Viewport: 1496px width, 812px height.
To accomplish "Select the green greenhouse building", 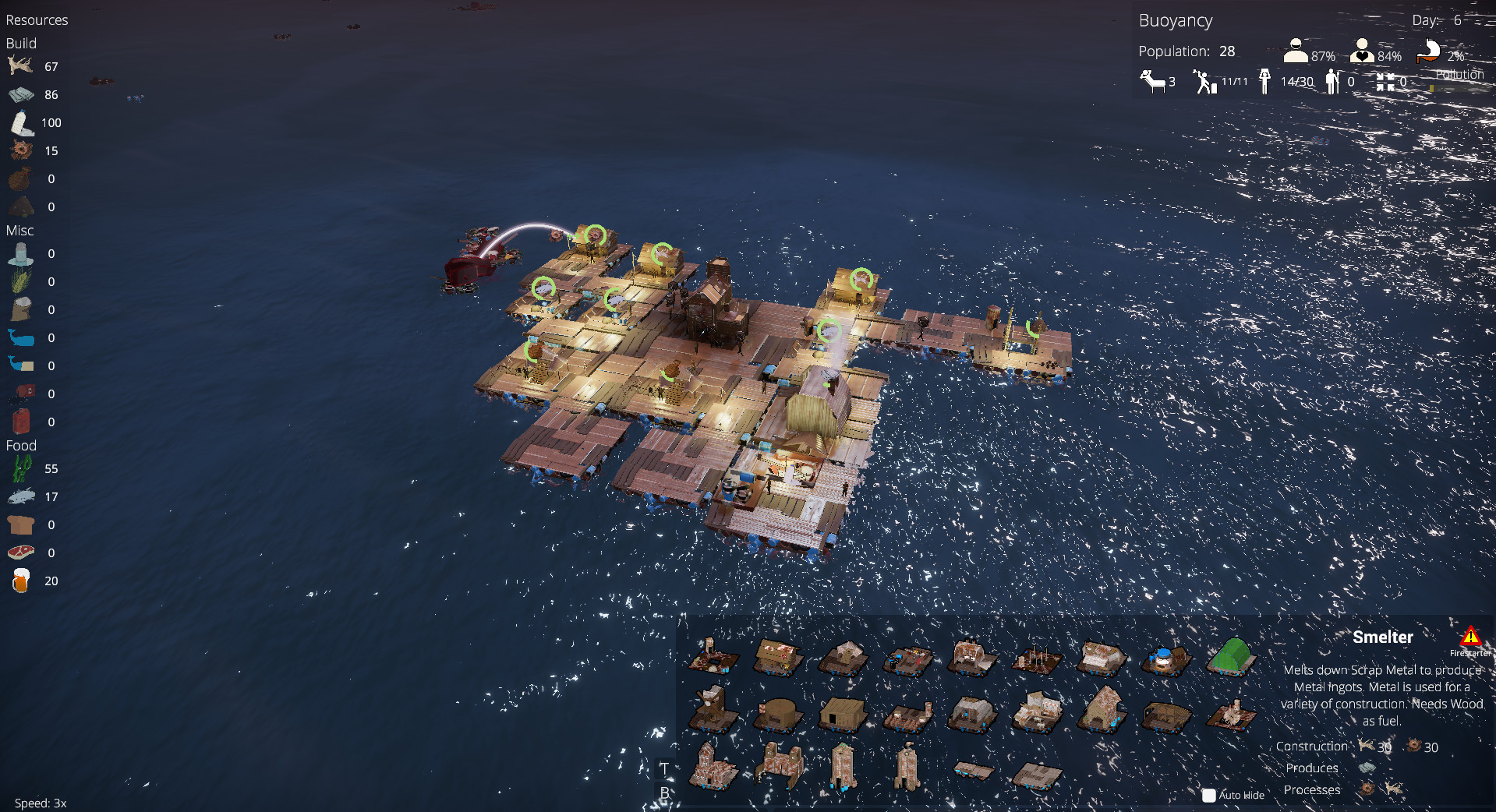I will click(1231, 656).
